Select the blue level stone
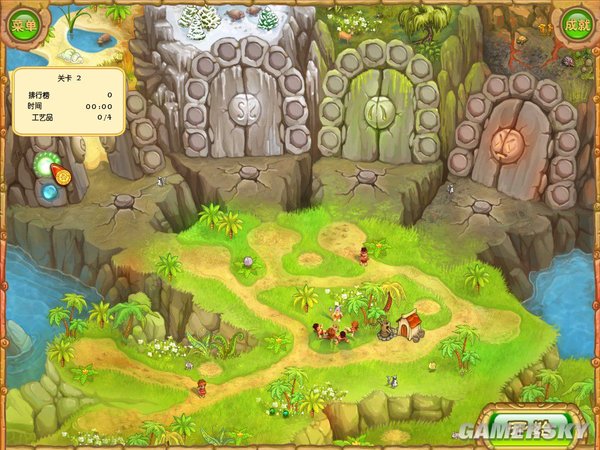The image size is (600, 450). 47,193
